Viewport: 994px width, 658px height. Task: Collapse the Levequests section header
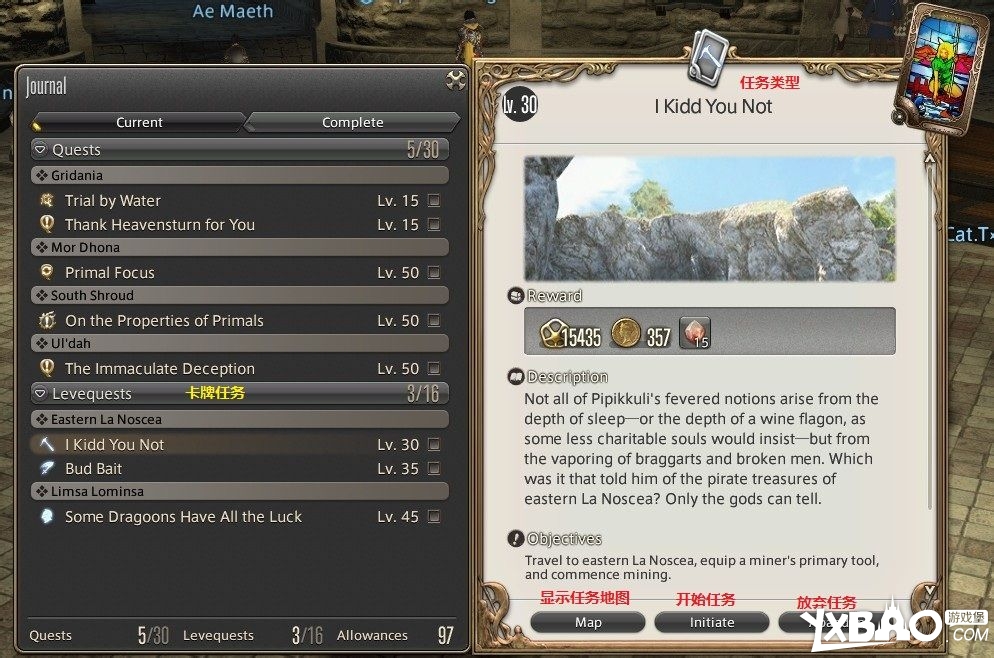click(40, 394)
